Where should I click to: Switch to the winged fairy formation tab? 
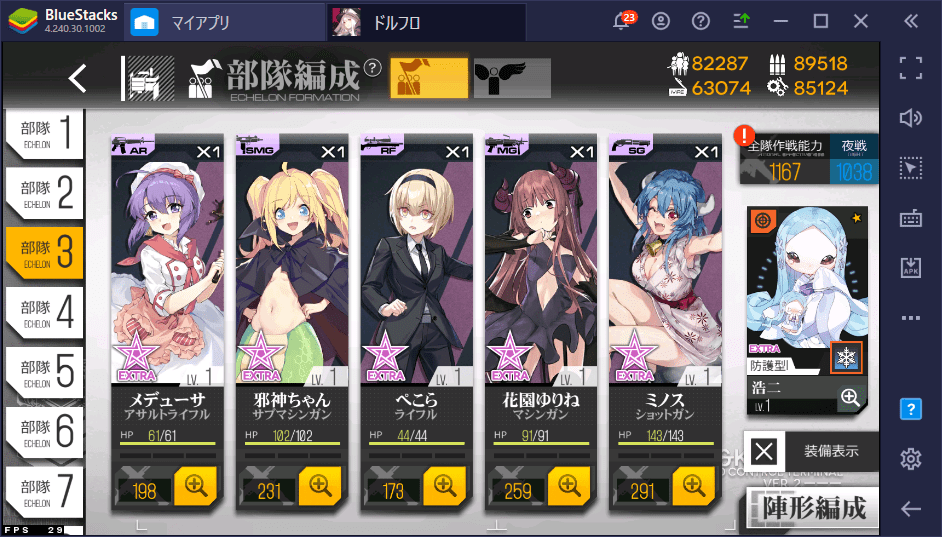click(511, 78)
